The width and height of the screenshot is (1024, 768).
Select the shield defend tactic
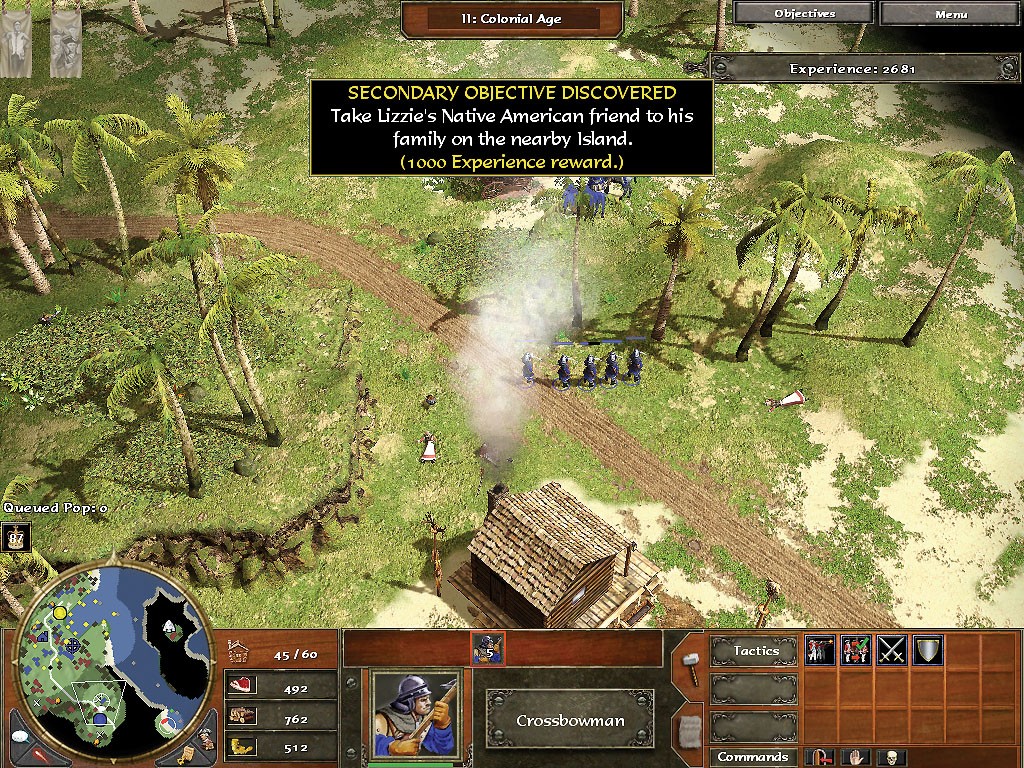(x=927, y=651)
